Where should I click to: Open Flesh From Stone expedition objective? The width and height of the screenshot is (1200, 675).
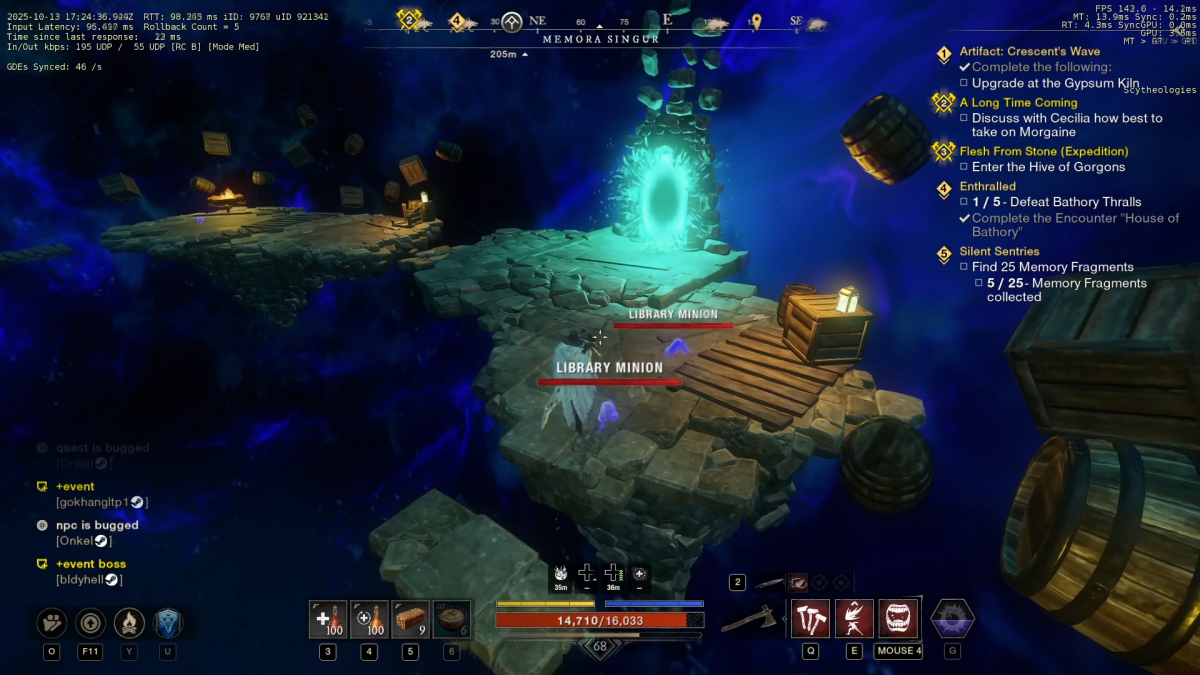pos(1043,151)
